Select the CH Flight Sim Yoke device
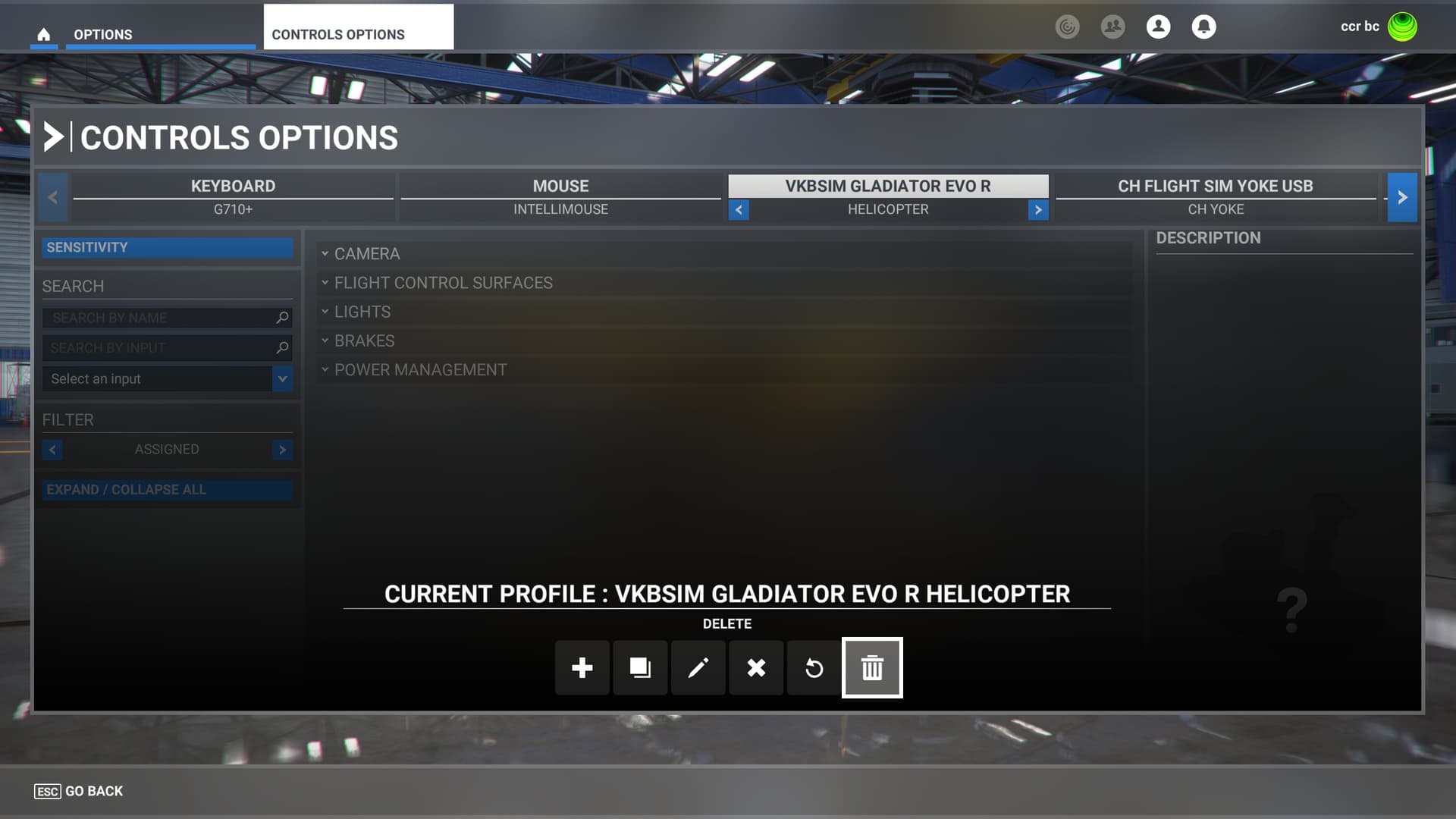Image resolution: width=1456 pixels, height=819 pixels. tap(1216, 196)
